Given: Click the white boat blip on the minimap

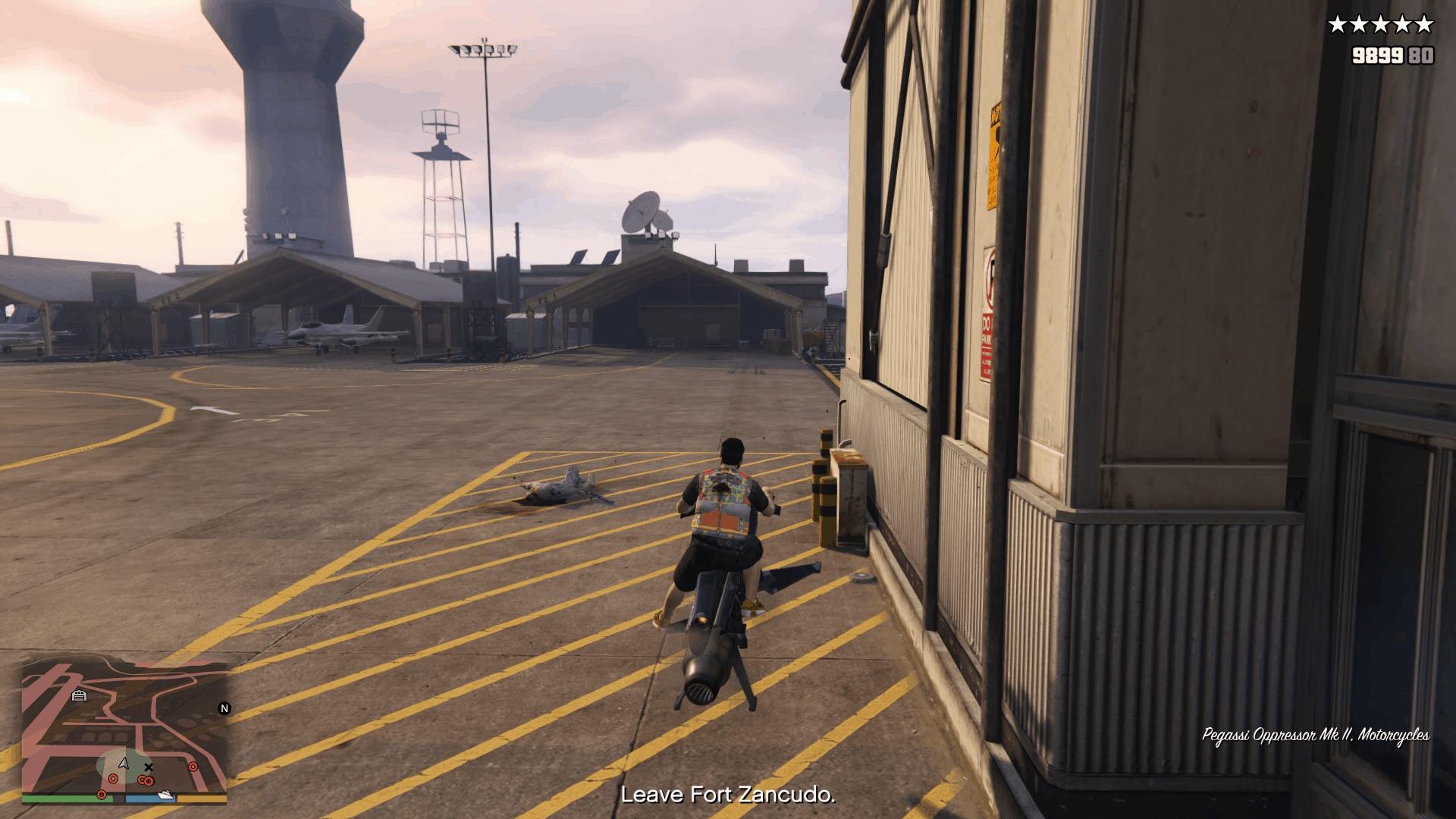Looking at the screenshot, I should pos(165,795).
